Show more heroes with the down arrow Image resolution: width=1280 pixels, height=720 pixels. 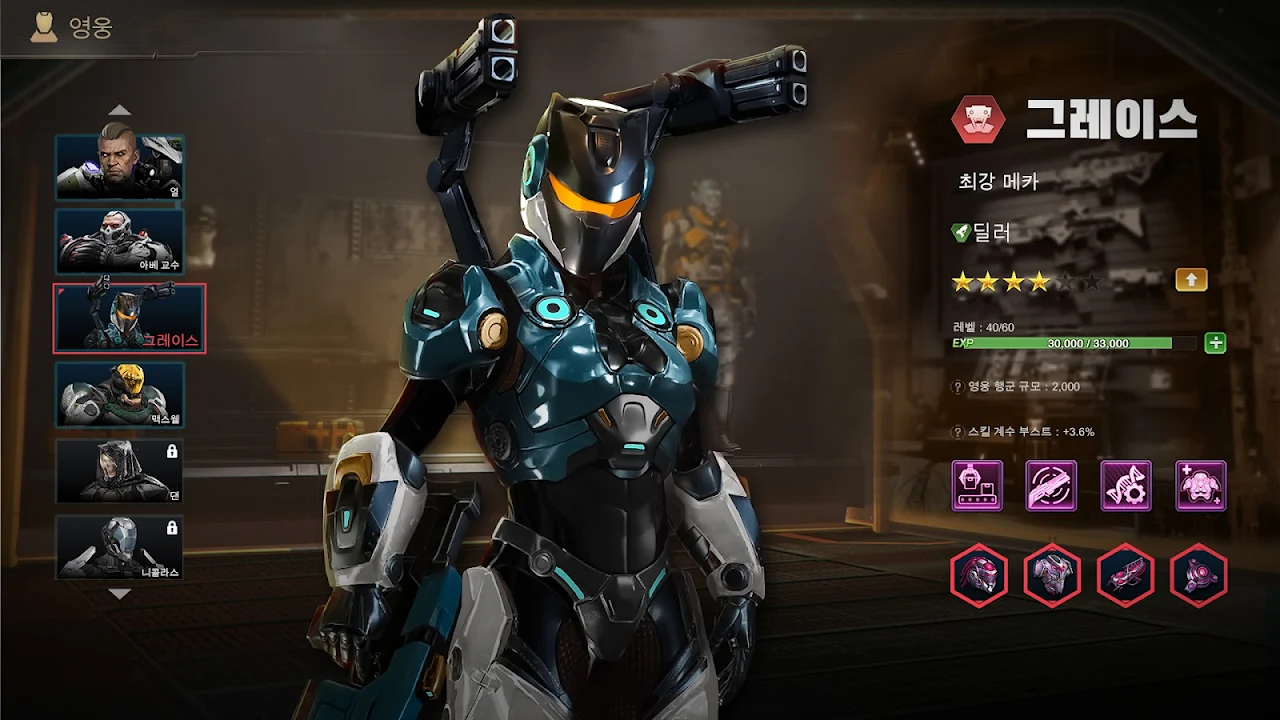pyautogui.click(x=120, y=594)
